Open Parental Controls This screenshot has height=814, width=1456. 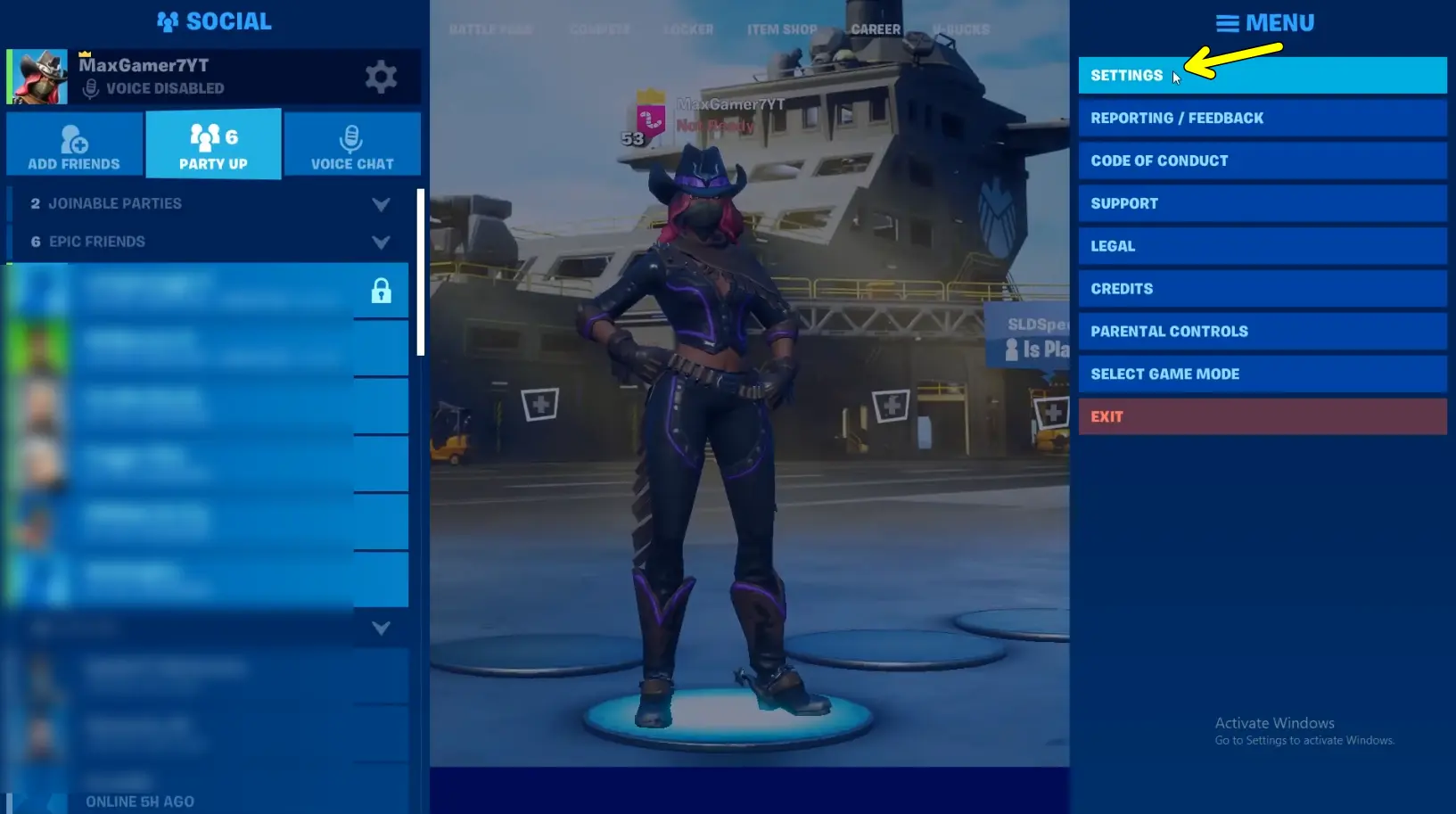pyautogui.click(x=1263, y=331)
